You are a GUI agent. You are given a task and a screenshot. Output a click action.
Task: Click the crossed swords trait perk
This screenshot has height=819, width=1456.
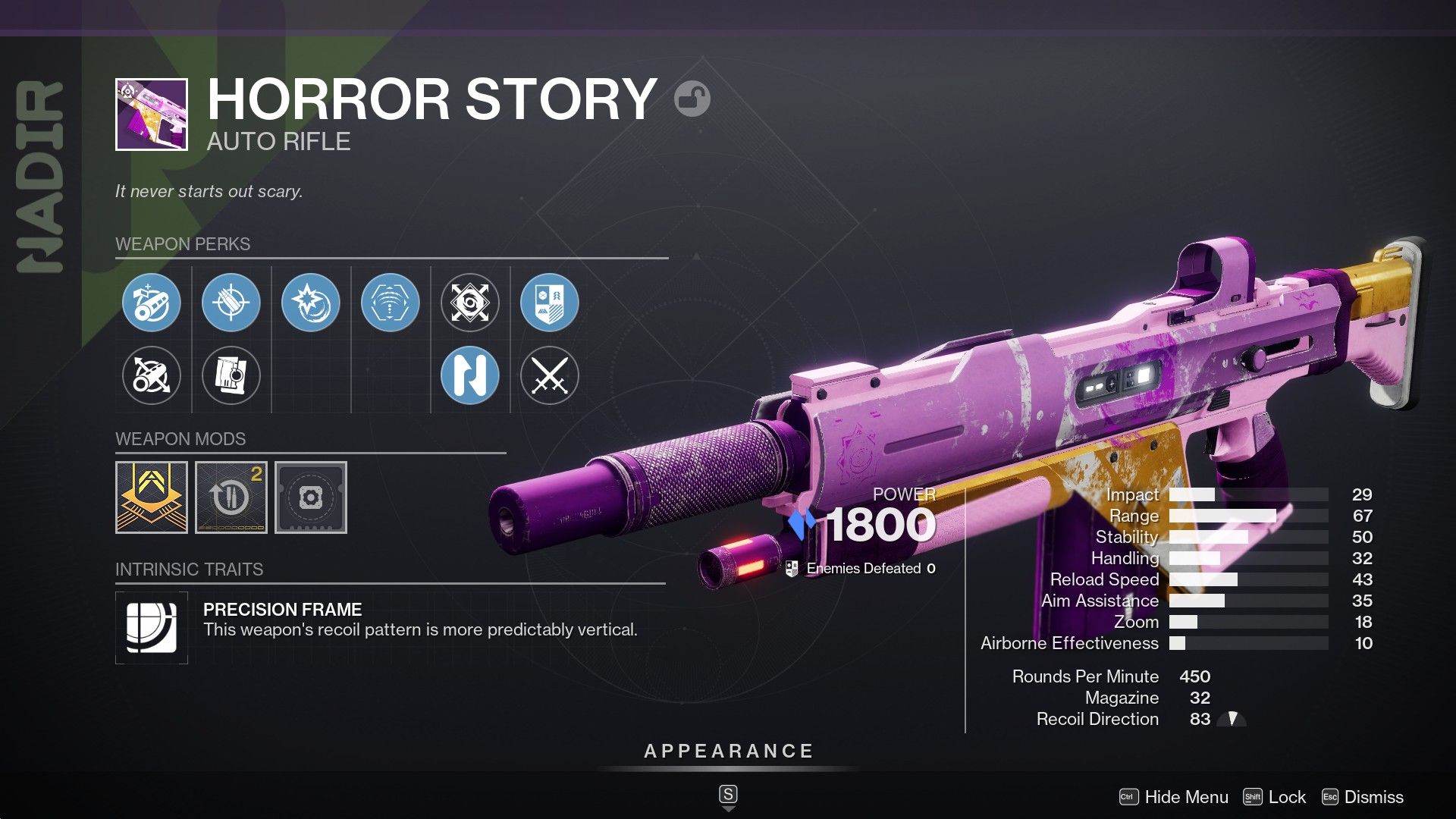pyautogui.click(x=551, y=375)
